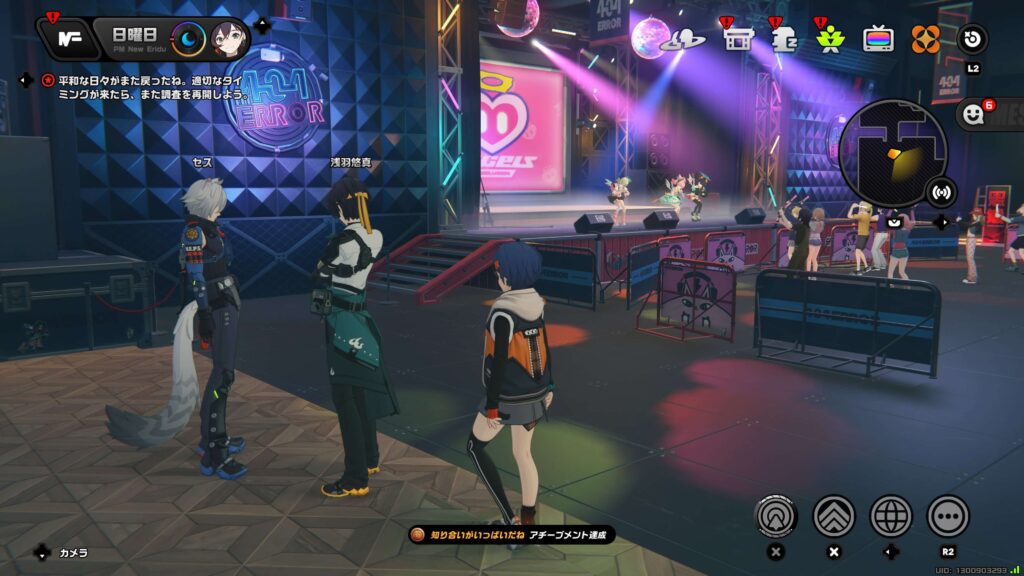
Task: Open the achievement notification banner
Action: pyautogui.click(x=511, y=536)
